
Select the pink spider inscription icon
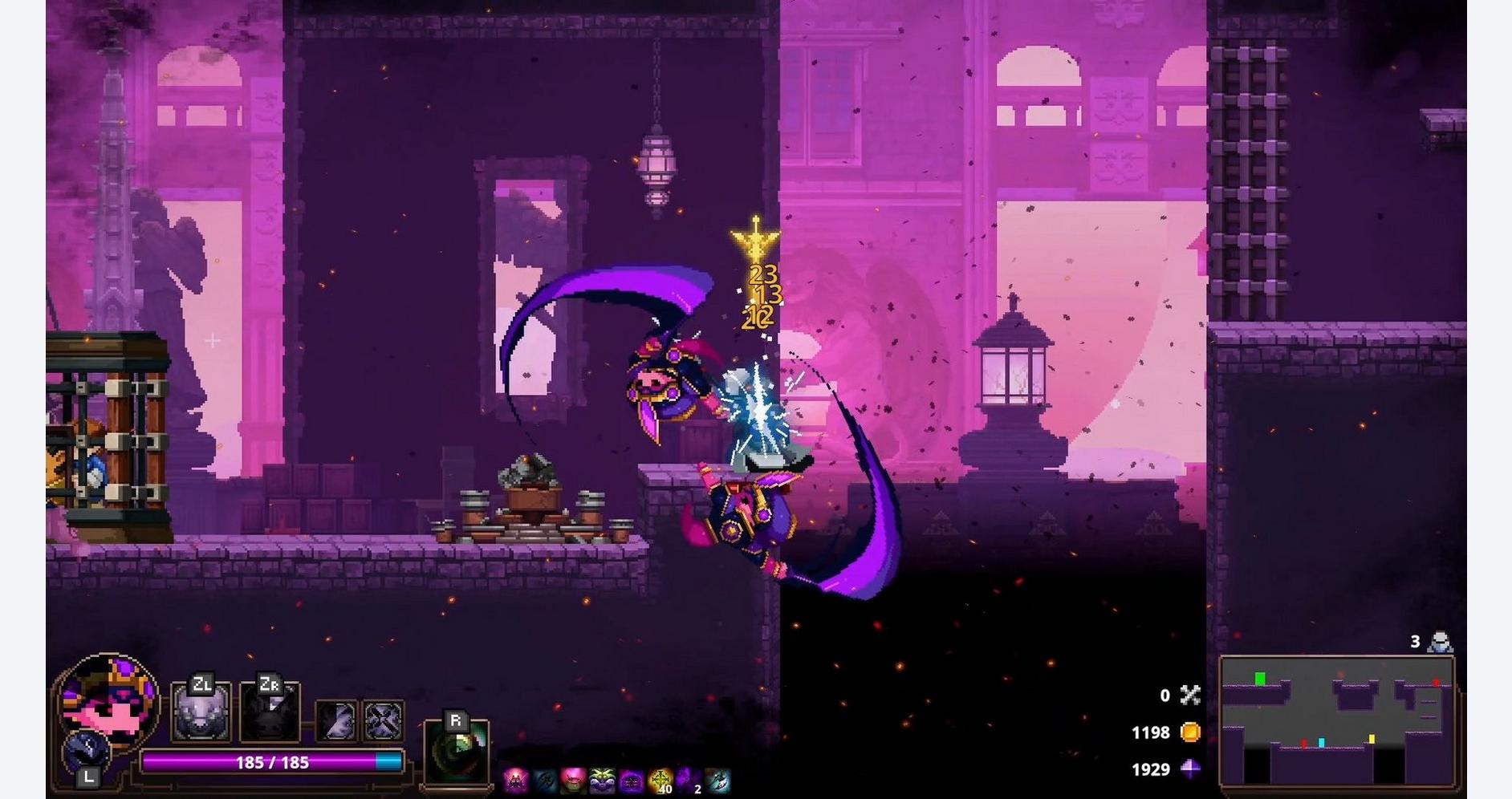515,780
